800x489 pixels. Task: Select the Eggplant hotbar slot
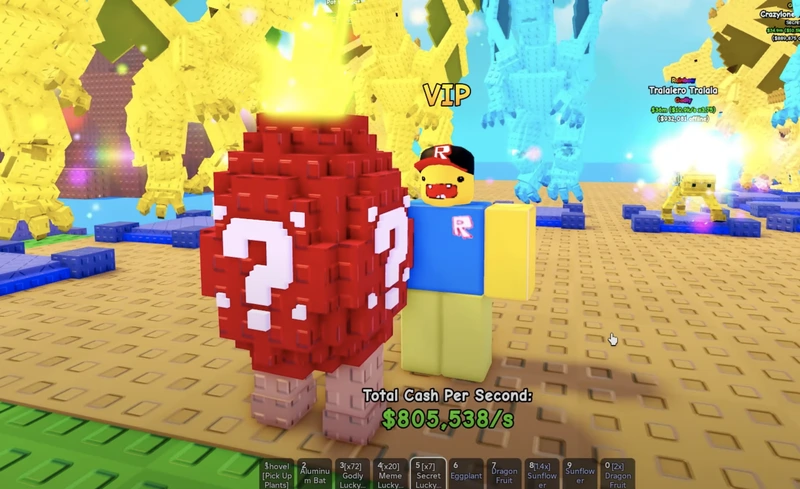click(x=467, y=474)
